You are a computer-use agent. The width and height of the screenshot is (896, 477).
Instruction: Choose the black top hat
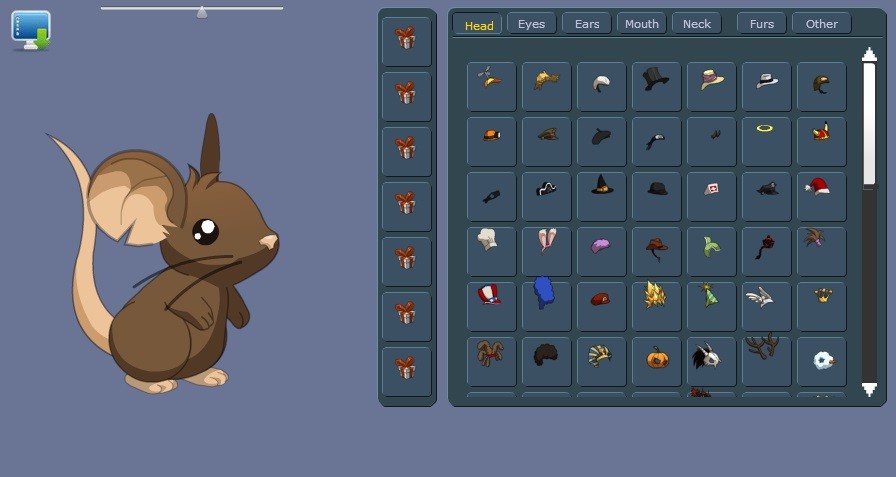pyautogui.click(x=656, y=81)
